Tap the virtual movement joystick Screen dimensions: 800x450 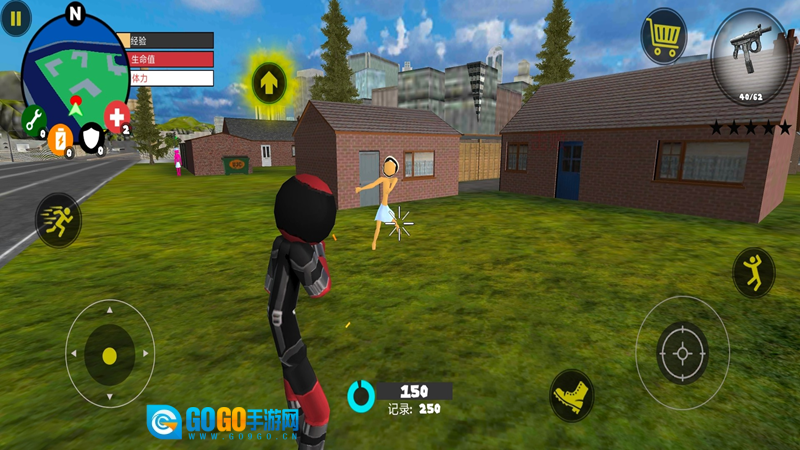[x=109, y=354]
